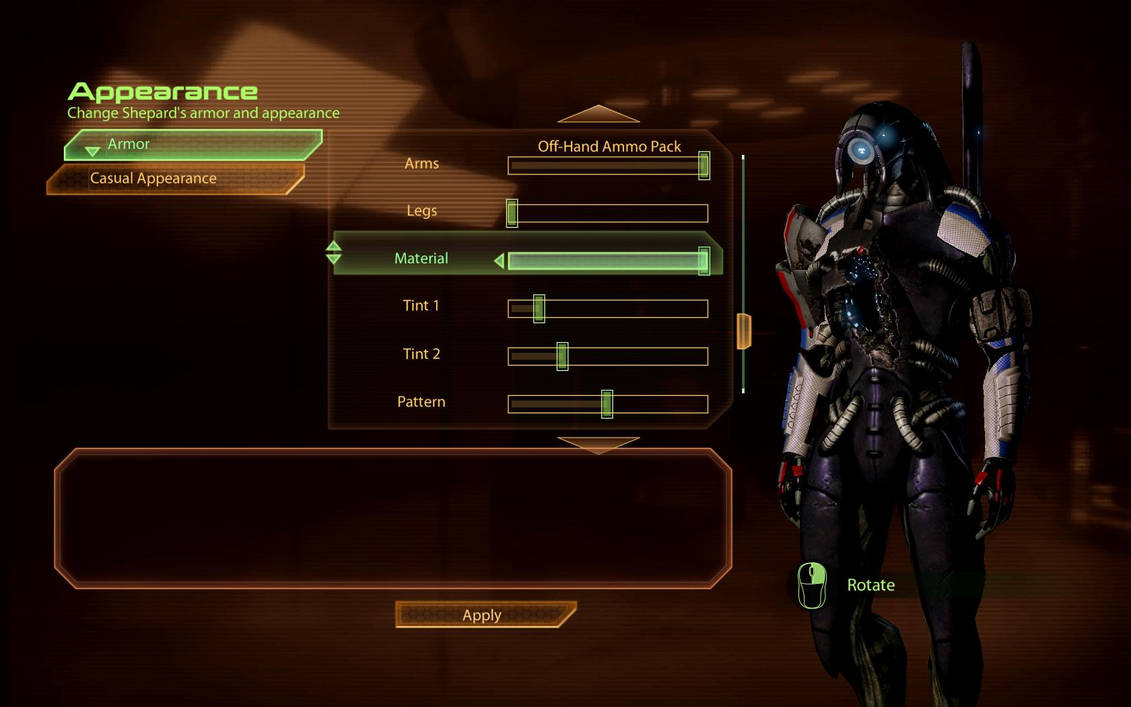Adjust the Tint 1 slider
This screenshot has width=1131, height=707.
[607, 309]
